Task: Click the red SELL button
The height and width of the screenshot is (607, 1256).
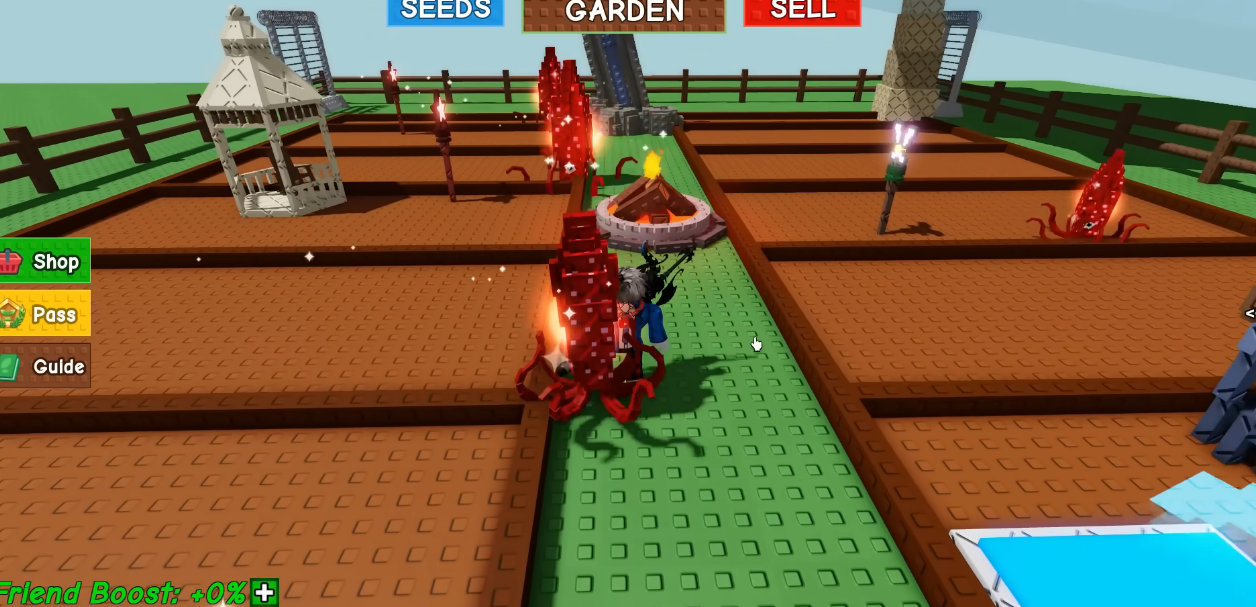Action: 802,11
